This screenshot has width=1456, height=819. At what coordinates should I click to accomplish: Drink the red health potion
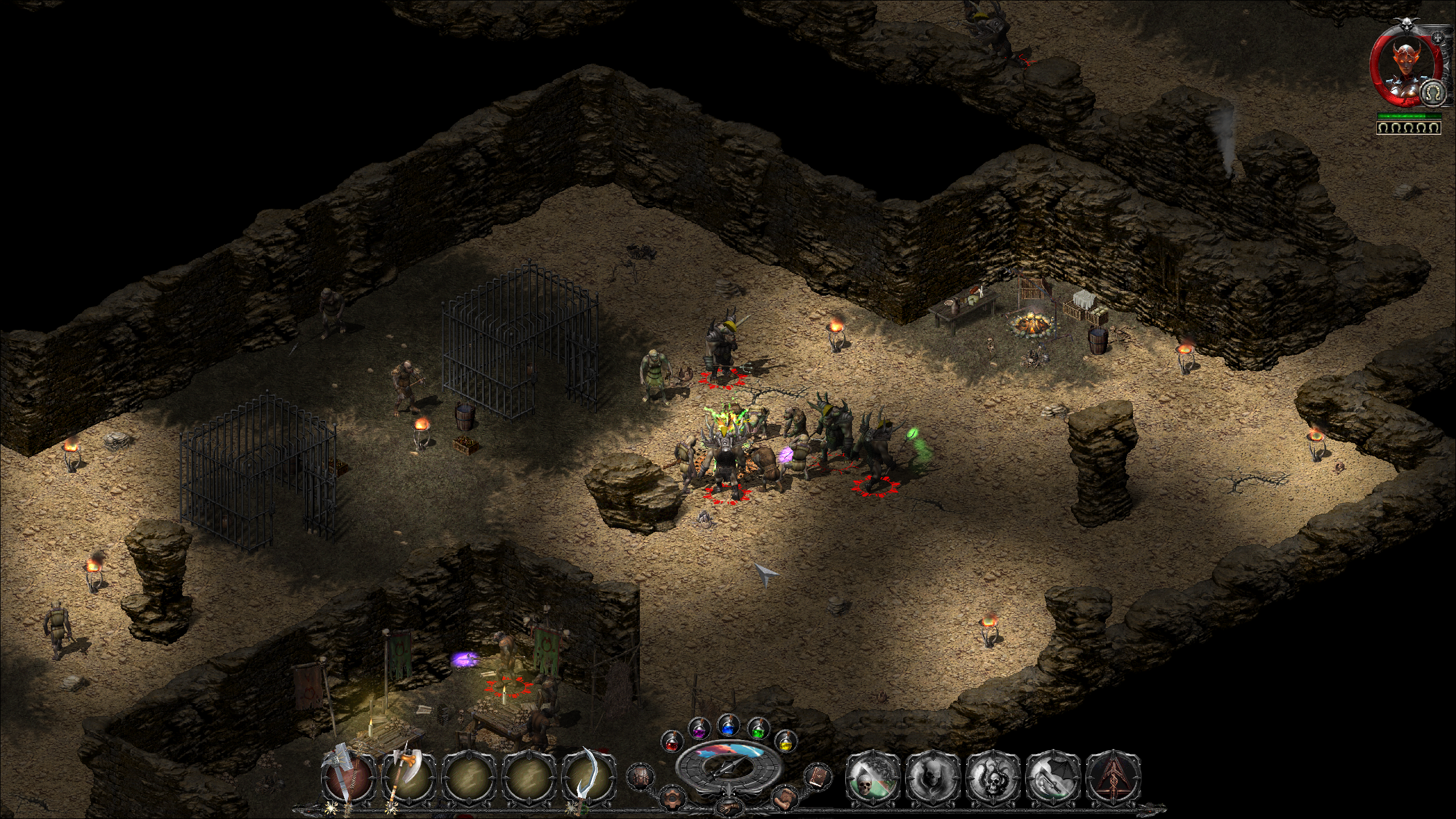point(672,742)
